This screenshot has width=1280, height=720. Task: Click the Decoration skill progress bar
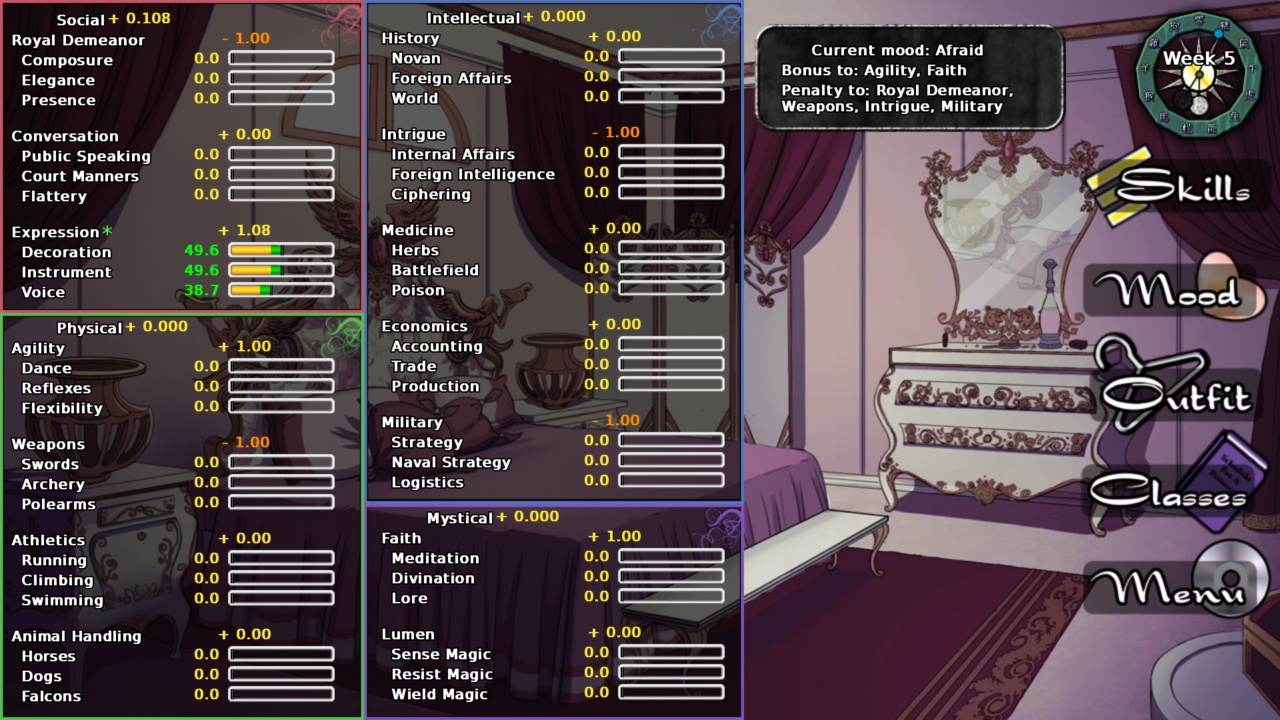(x=281, y=251)
